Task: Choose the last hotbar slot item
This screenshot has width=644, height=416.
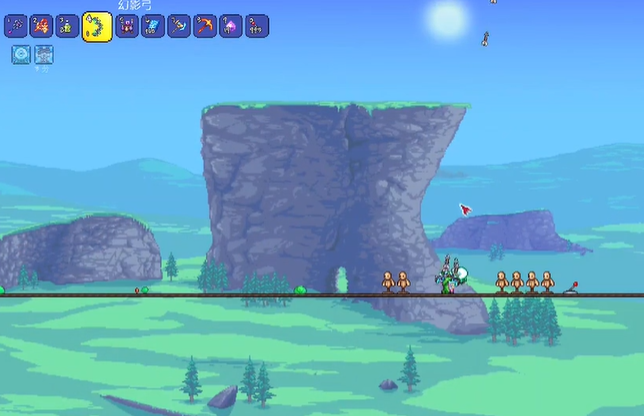Action: click(x=257, y=25)
